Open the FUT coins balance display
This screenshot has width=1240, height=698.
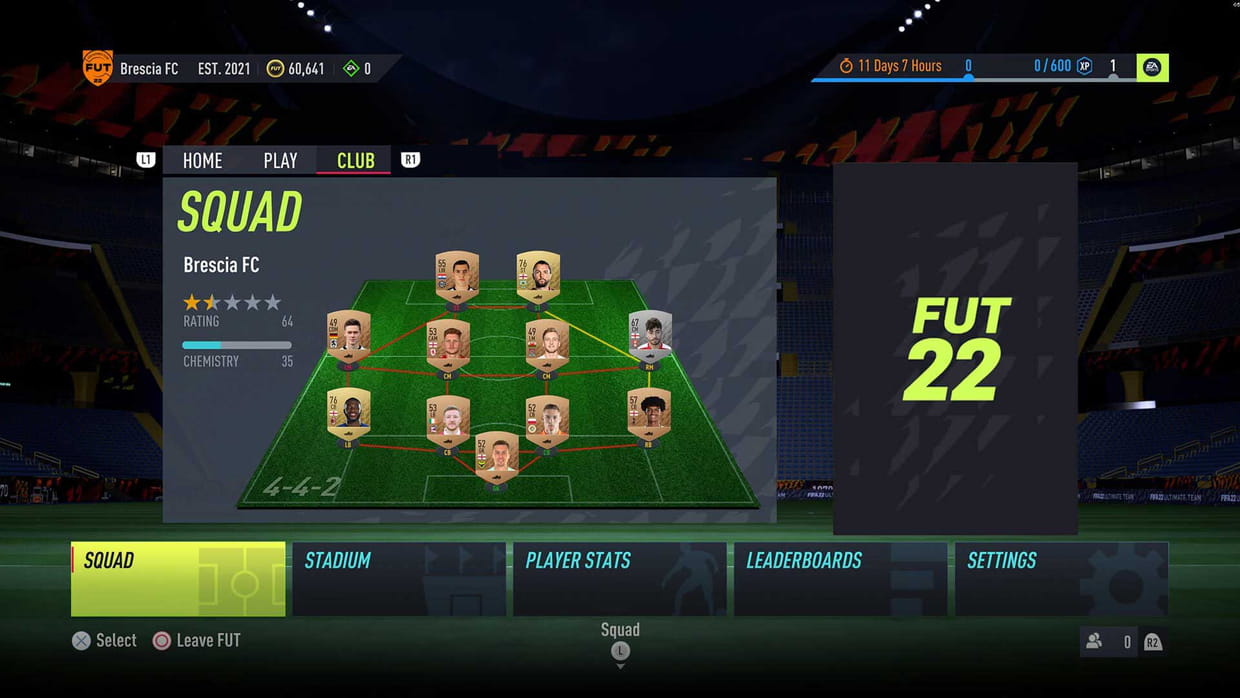295,69
